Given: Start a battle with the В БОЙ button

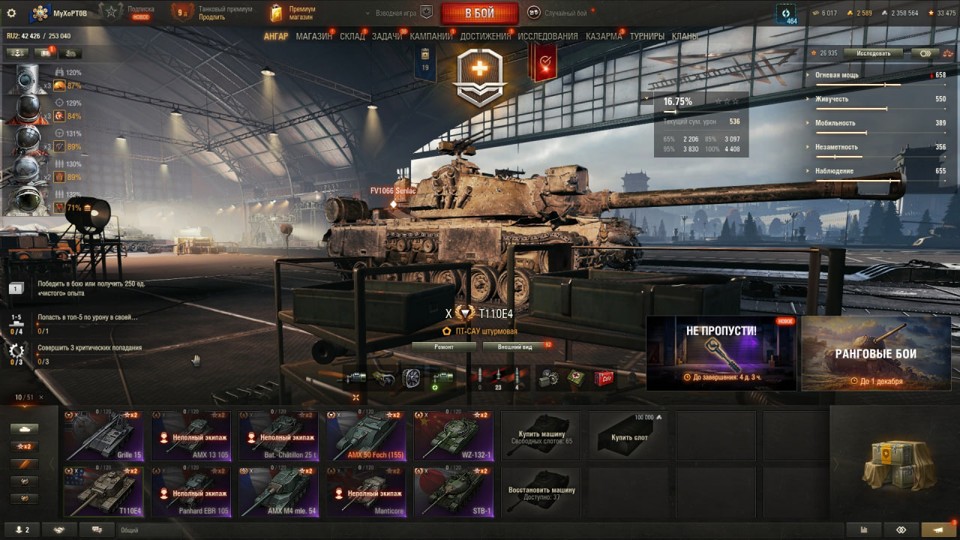Looking at the screenshot, I should [x=479, y=13].
